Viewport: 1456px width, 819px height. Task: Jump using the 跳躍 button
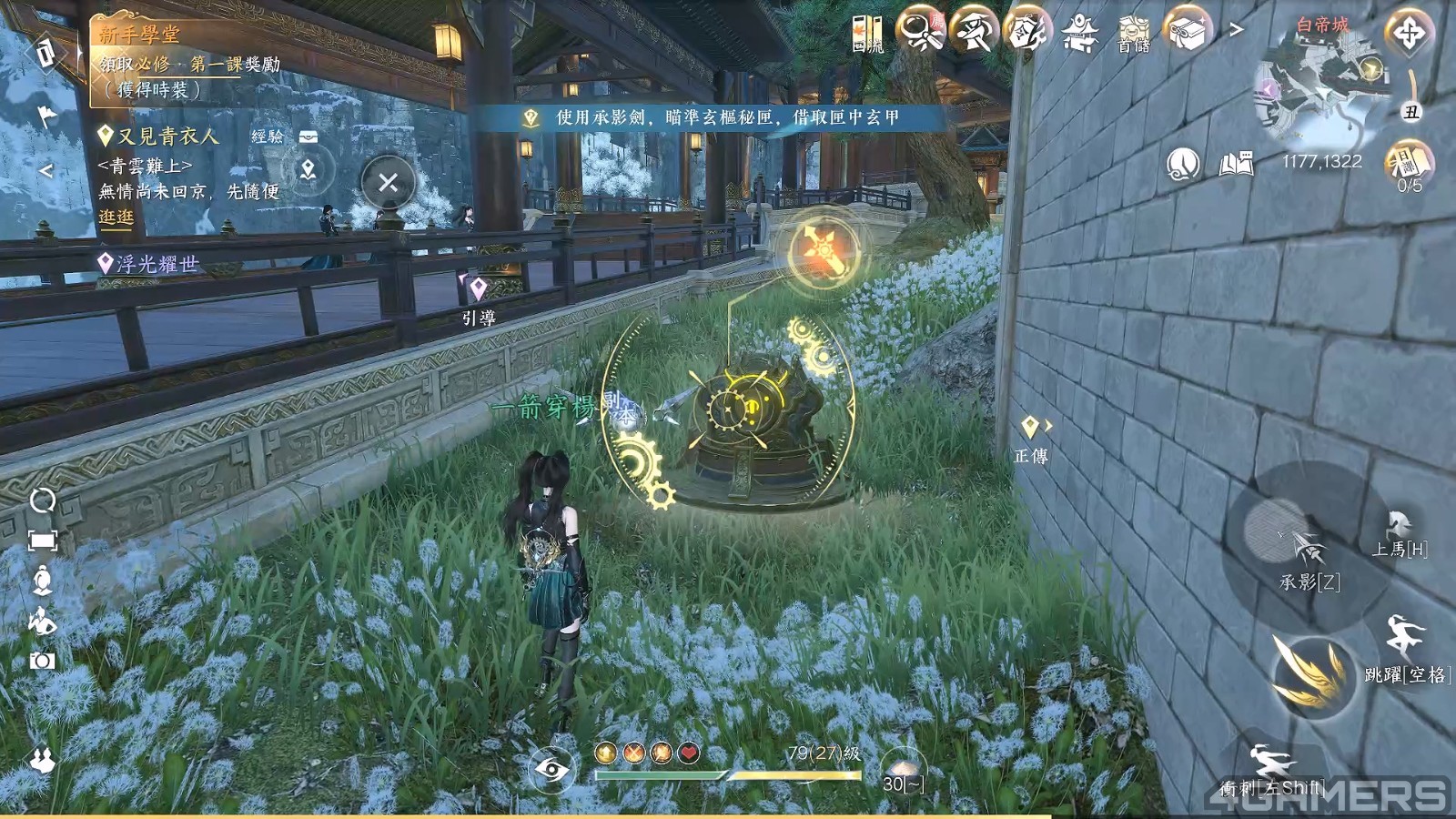point(1404,646)
